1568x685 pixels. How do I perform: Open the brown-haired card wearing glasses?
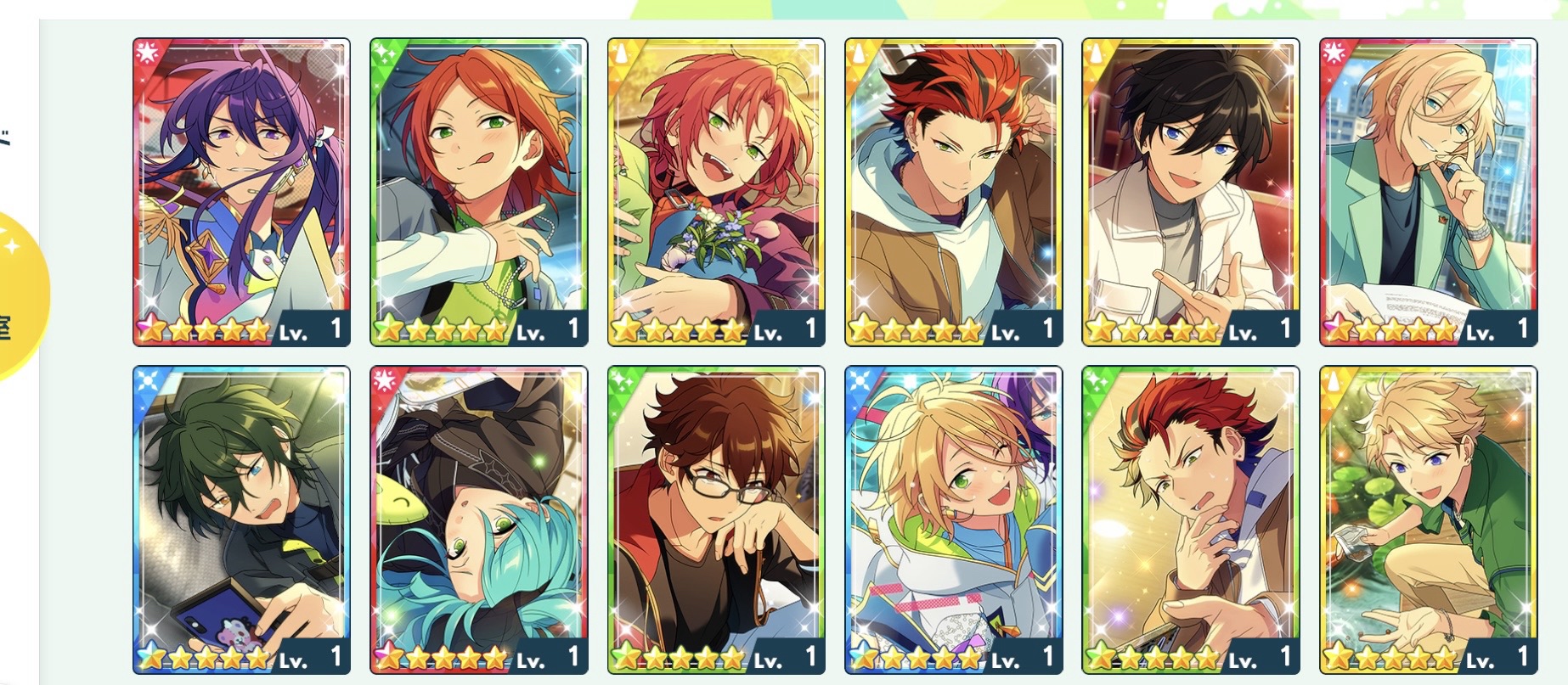(x=716, y=519)
